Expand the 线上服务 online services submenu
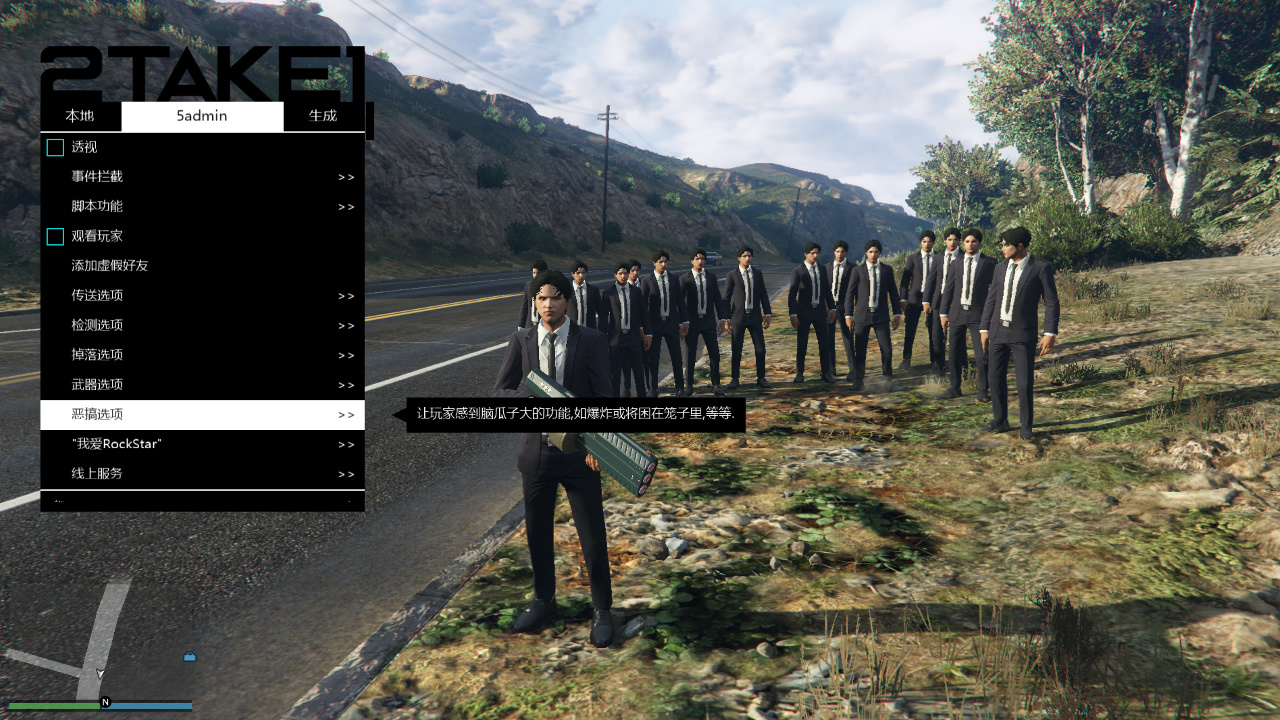 coord(200,473)
